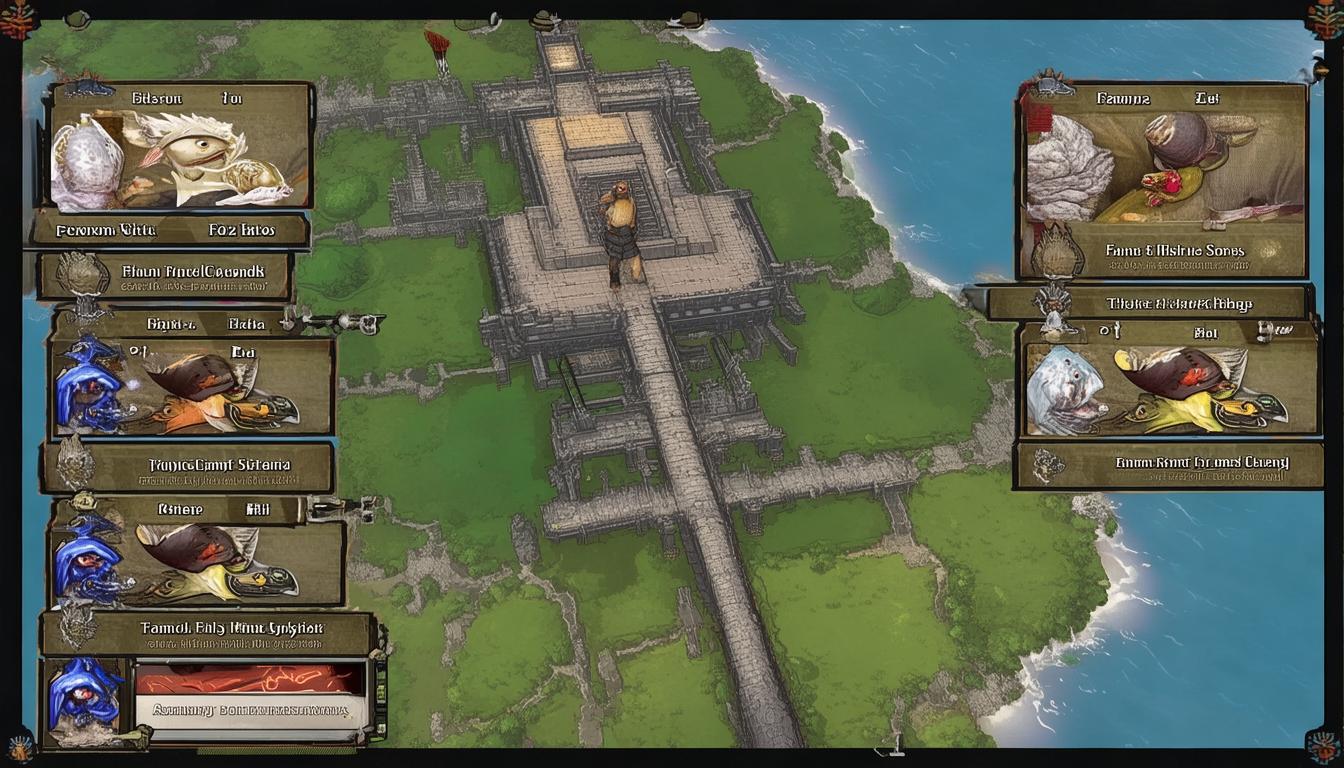Select the white egg and pale fish card

coord(180,160)
